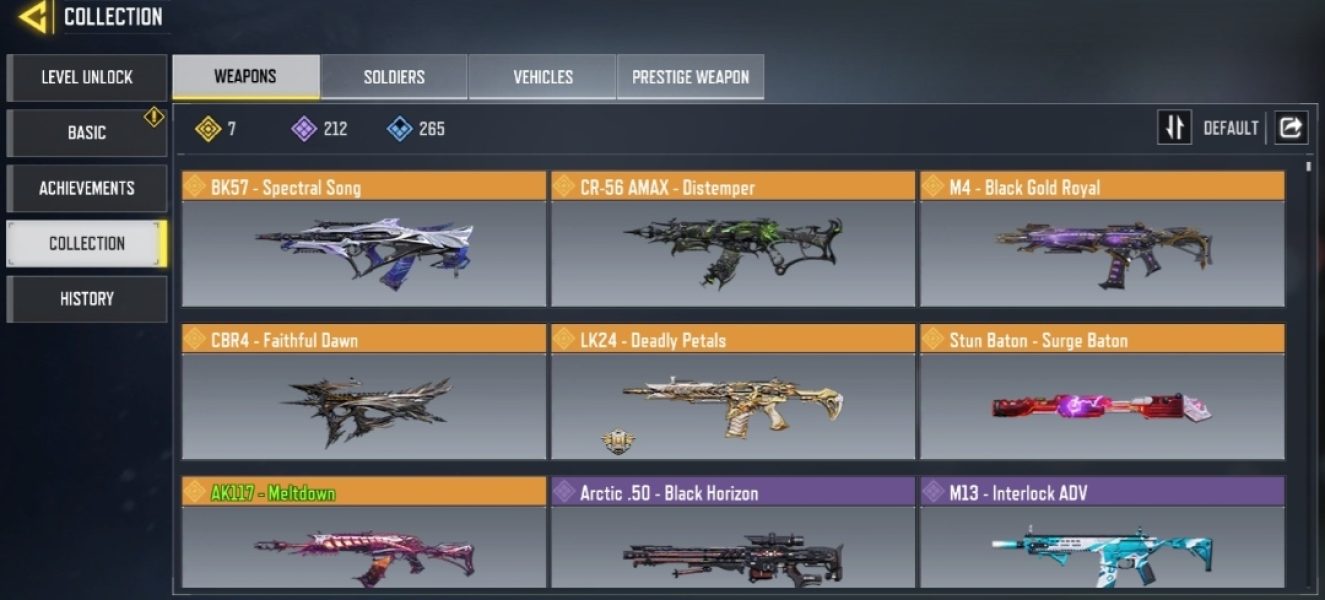Click the share icon button
Screen dimensions: 1325x600
(x=1291, y=128)
